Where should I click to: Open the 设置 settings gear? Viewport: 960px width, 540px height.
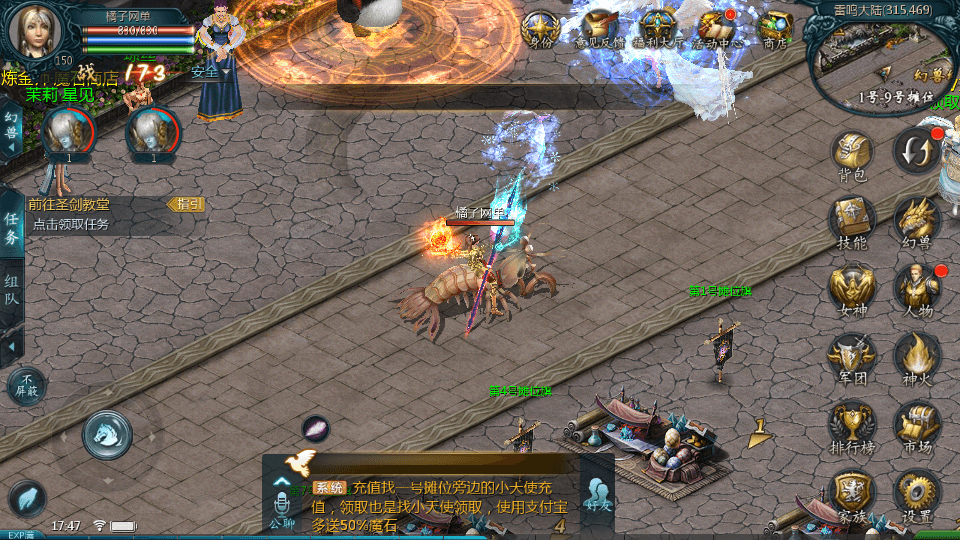coord(916,493)
